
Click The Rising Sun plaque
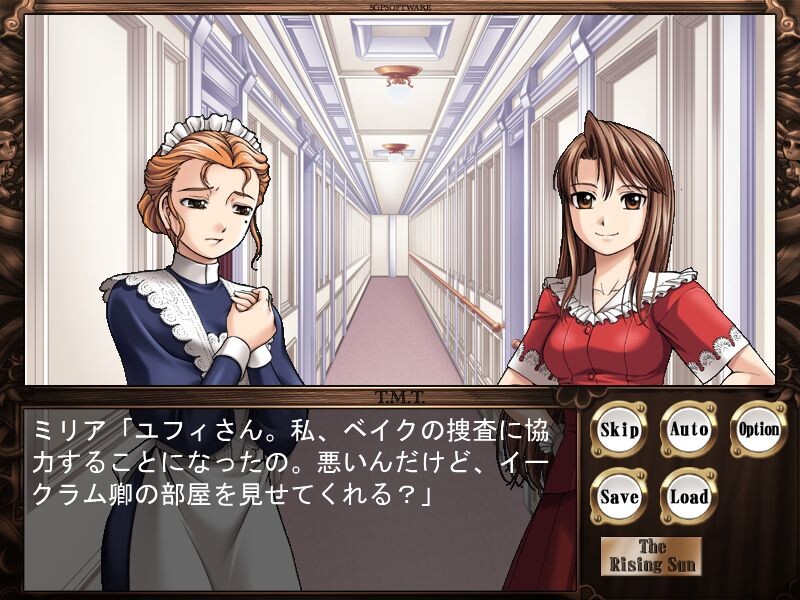pyautogui.click(x=652, y=556)
